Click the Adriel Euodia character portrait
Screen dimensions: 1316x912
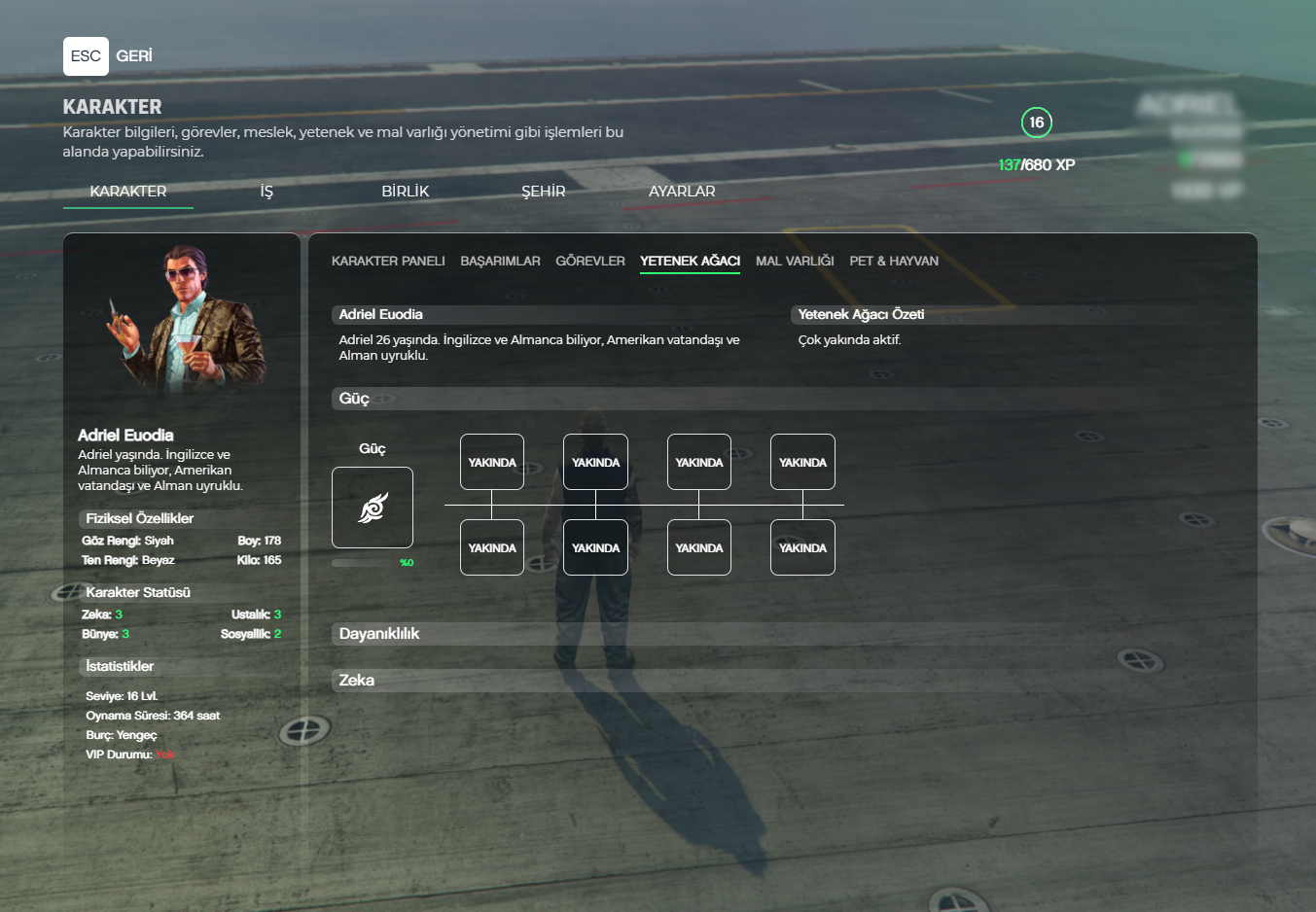186,321
